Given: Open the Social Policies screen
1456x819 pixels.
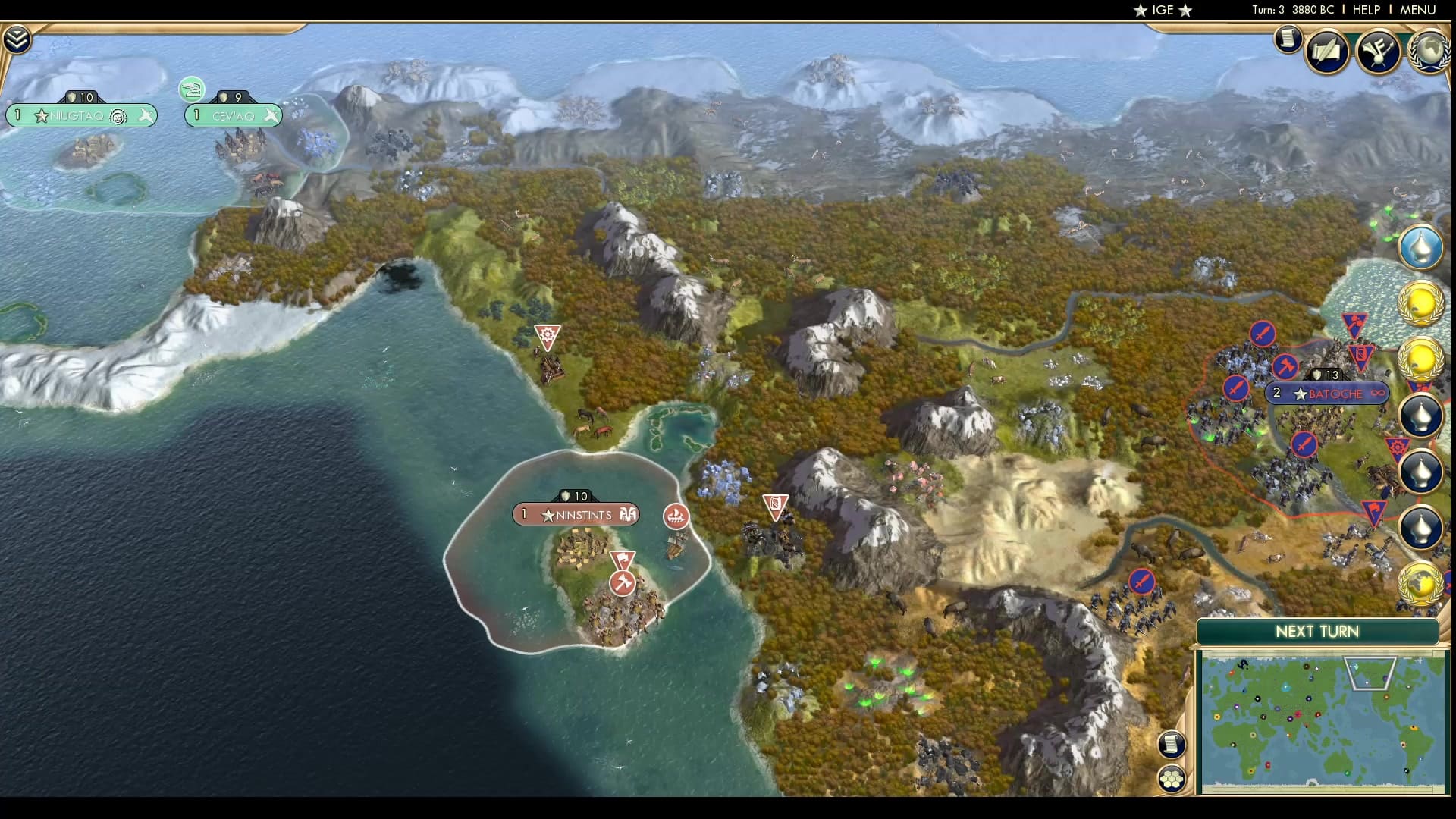Looking at the screenshot, I should [x=1328, y=51].
